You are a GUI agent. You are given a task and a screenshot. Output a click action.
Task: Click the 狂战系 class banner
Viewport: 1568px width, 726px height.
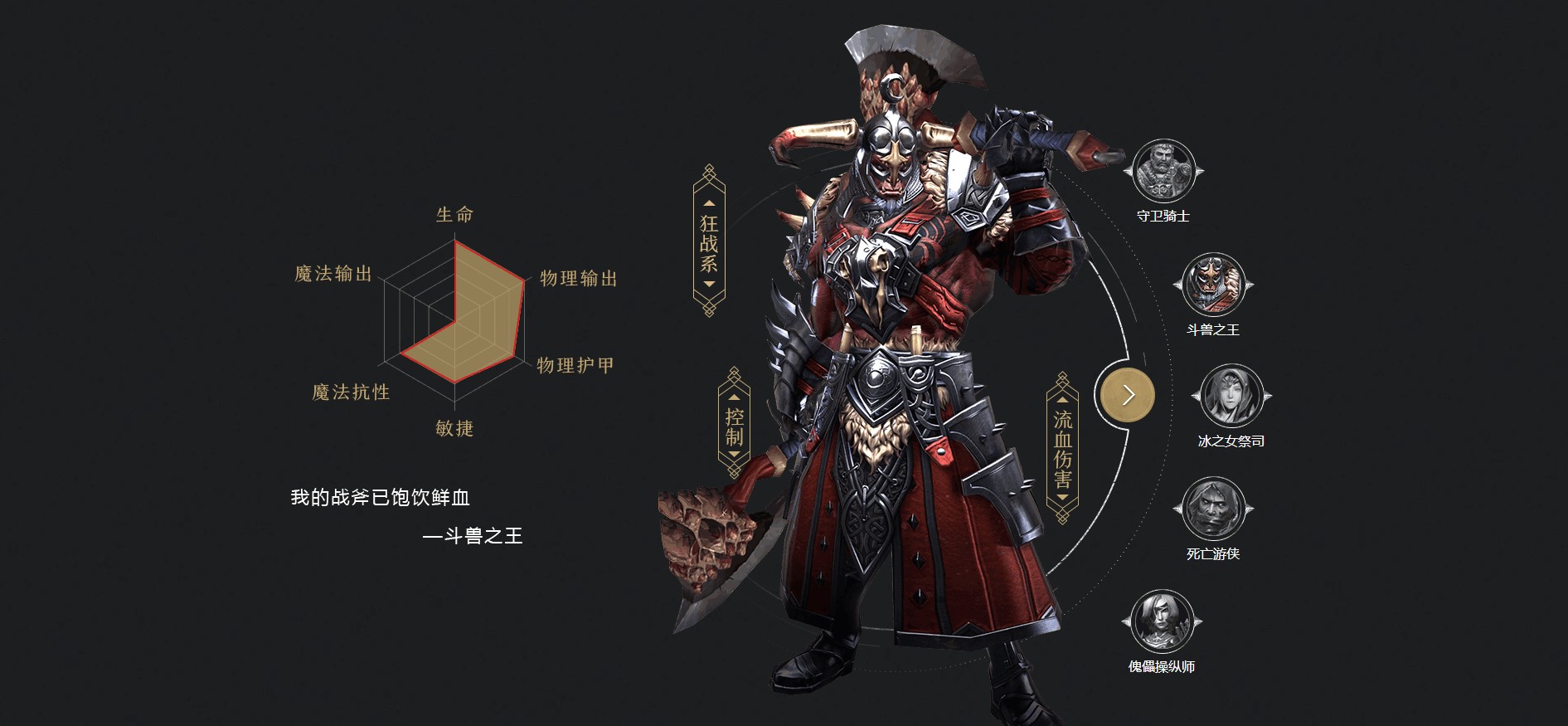(709, 238)
